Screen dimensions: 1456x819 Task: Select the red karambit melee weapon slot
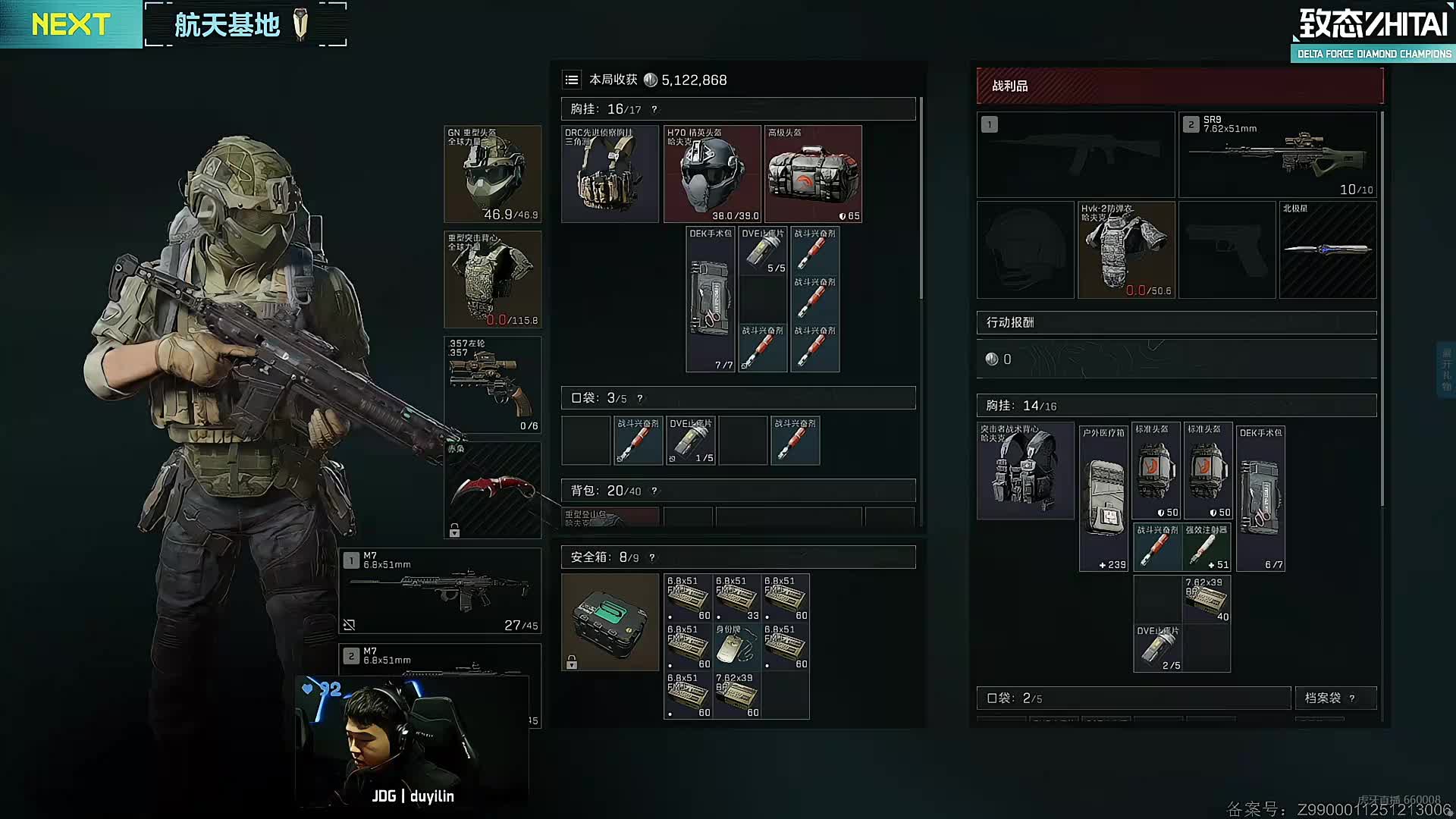pos(492,490)
